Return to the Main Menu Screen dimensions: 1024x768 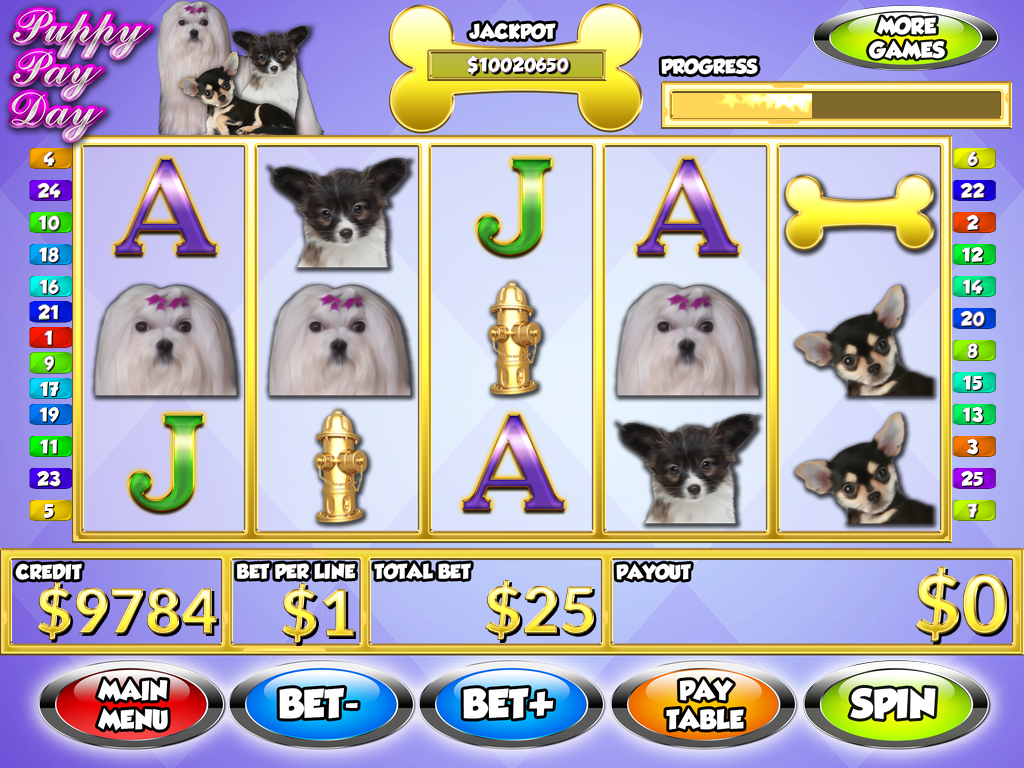[130, 704]
